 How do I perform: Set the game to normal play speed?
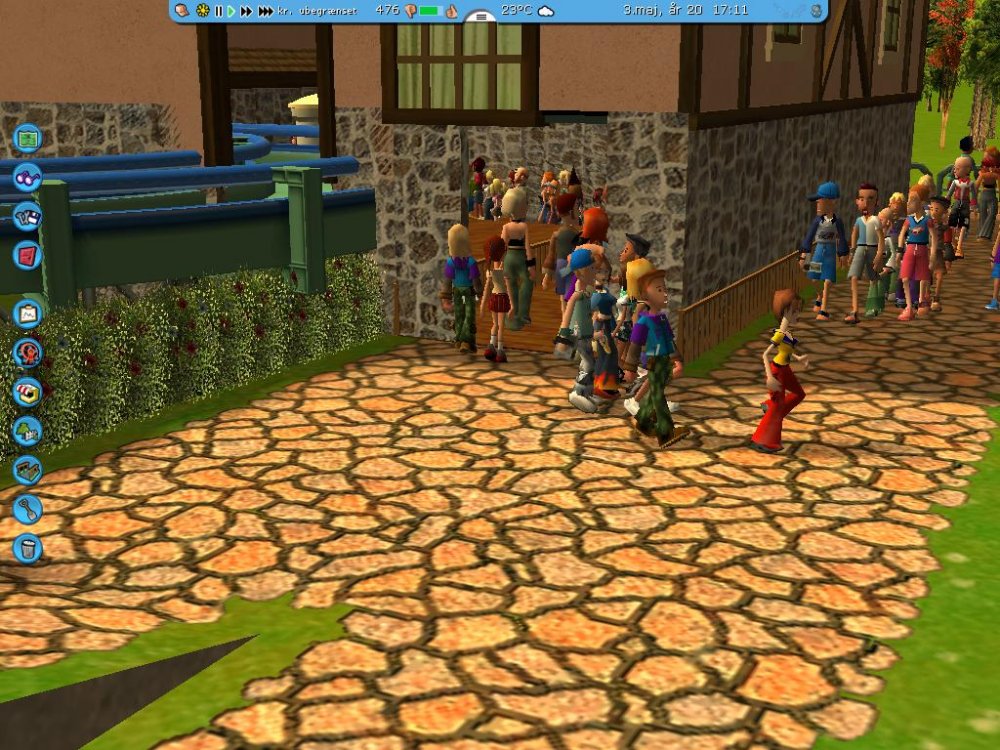[231, 11]
